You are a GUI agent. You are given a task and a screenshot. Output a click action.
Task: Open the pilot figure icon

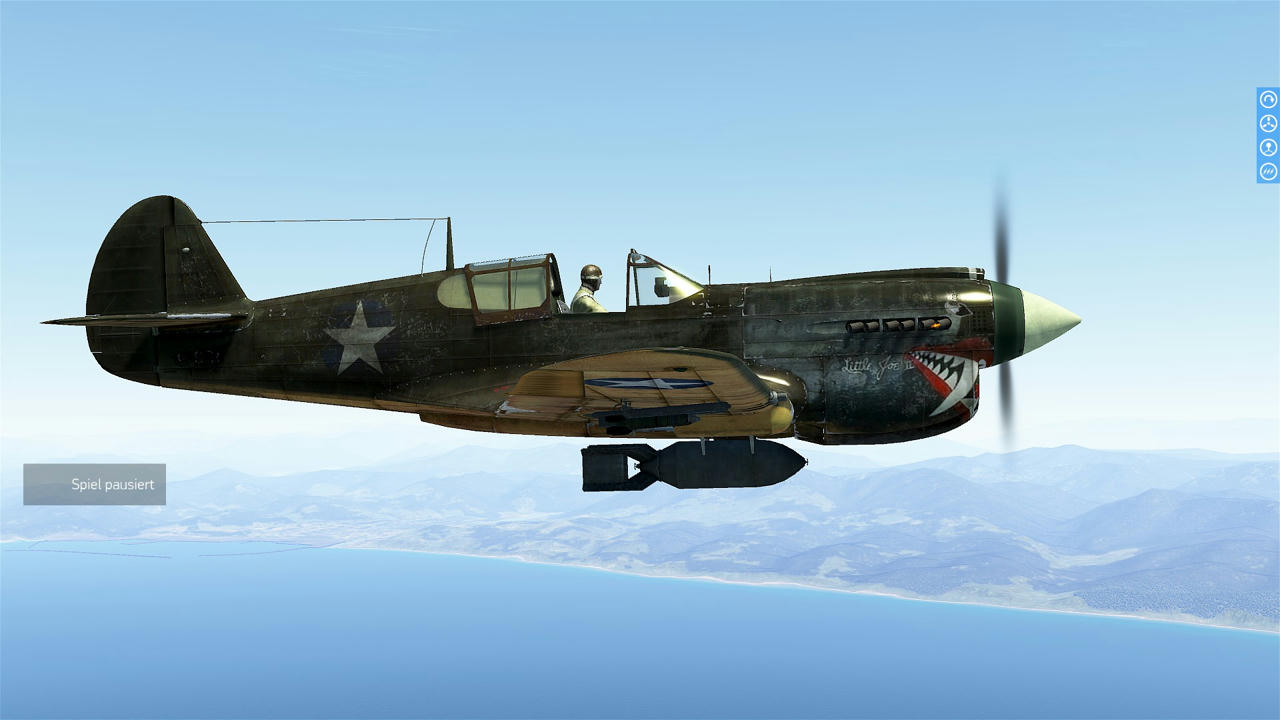tap(1268, 147)
